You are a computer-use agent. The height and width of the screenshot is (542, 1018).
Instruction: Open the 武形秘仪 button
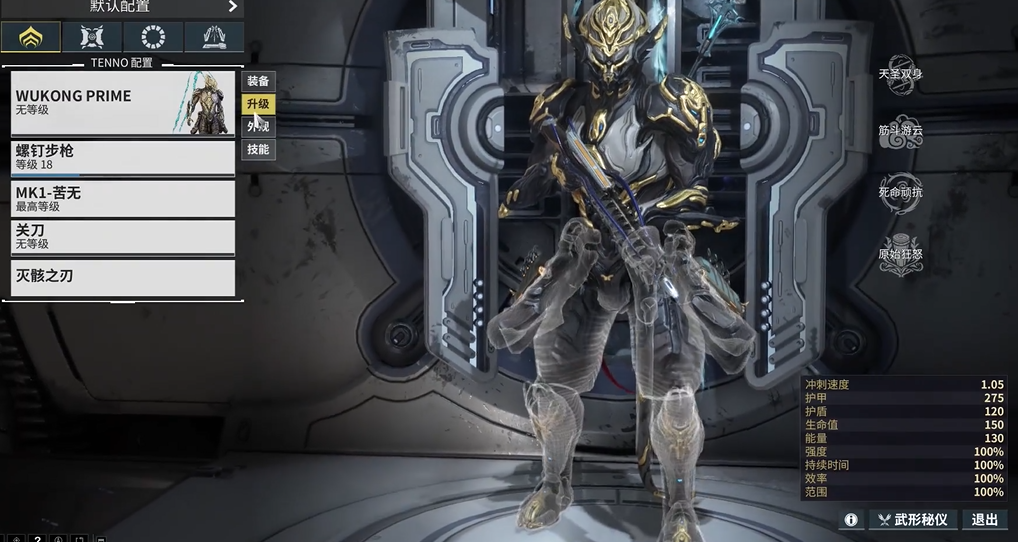pyautogui.click(x=912, y=520)
